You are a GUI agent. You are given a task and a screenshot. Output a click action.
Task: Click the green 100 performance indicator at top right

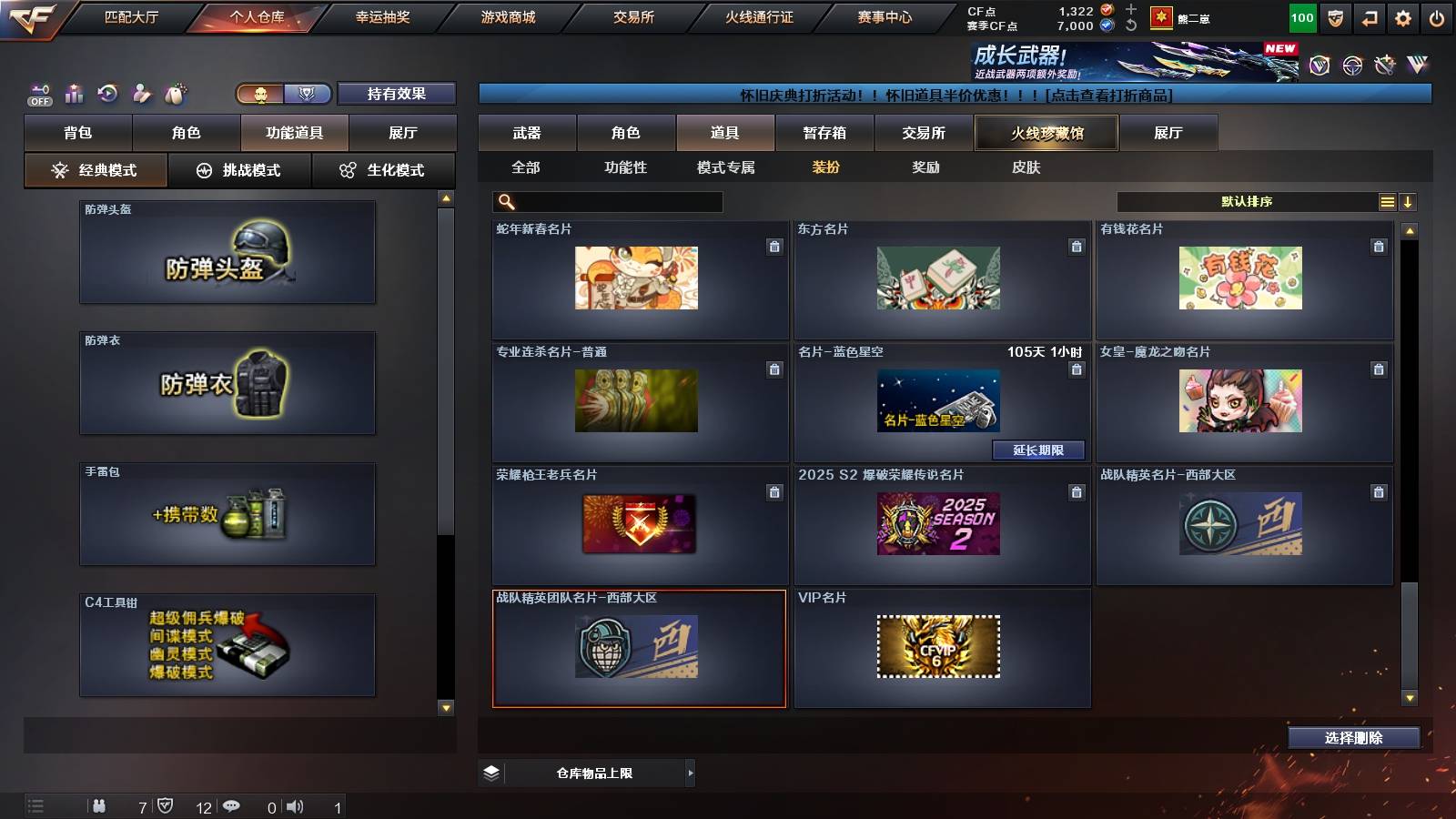(x=1301, y=16)
